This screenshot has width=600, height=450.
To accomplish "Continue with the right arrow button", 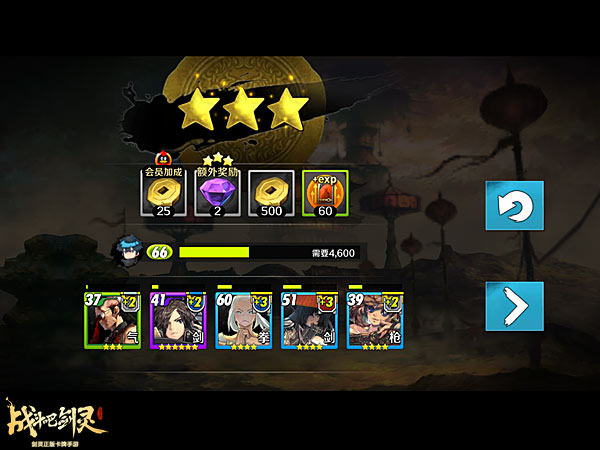I will 514,306.
